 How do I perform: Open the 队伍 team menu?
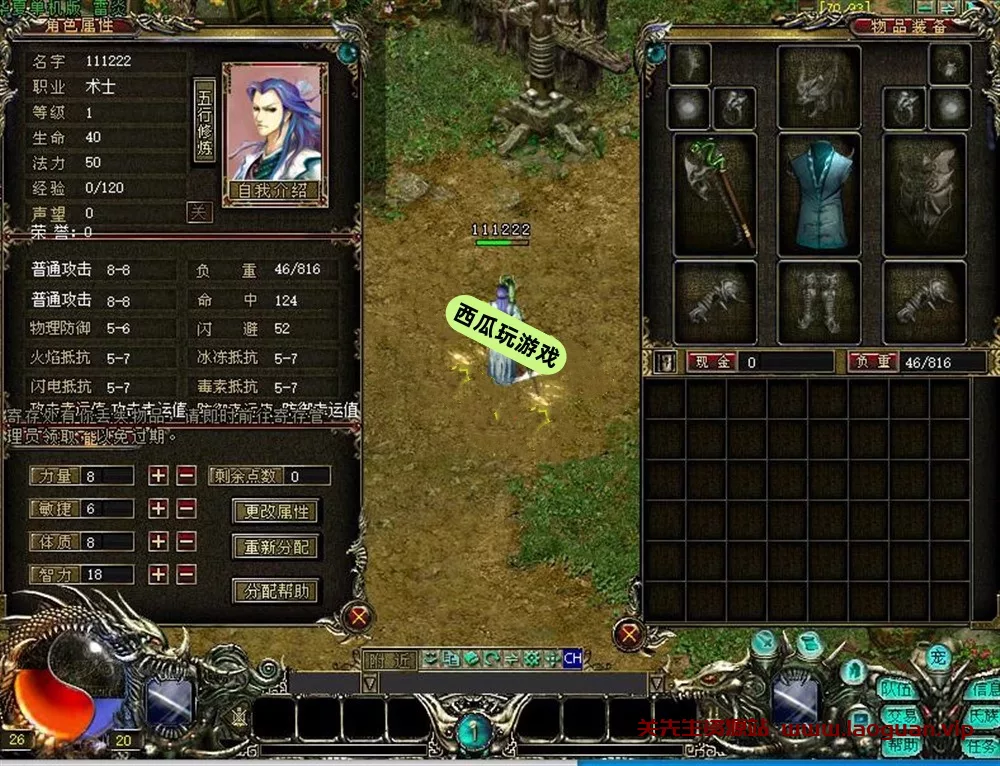pyautogui.click(x=898, y=690)
